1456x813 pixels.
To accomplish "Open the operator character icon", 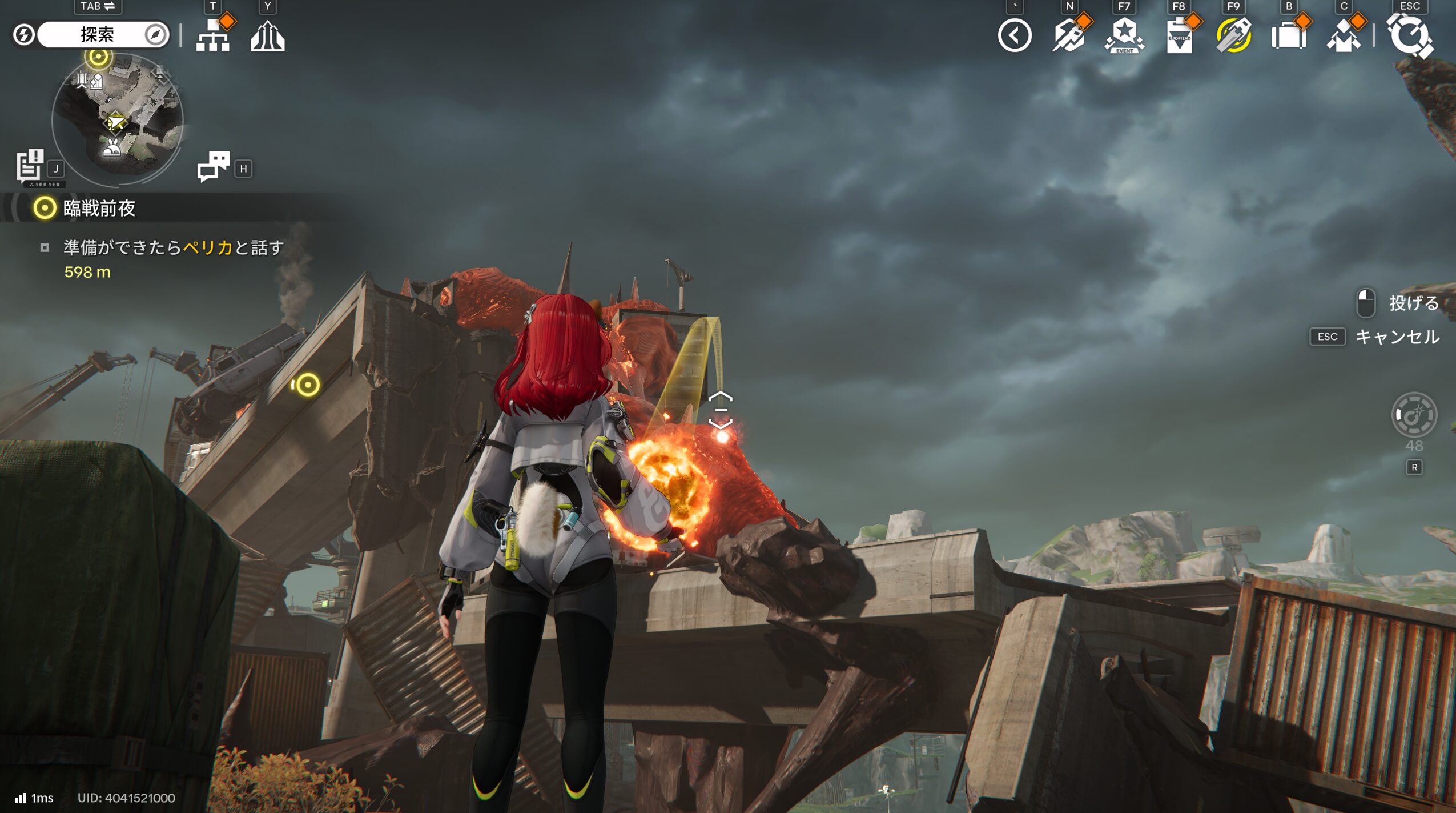I will pos(1344,37).
